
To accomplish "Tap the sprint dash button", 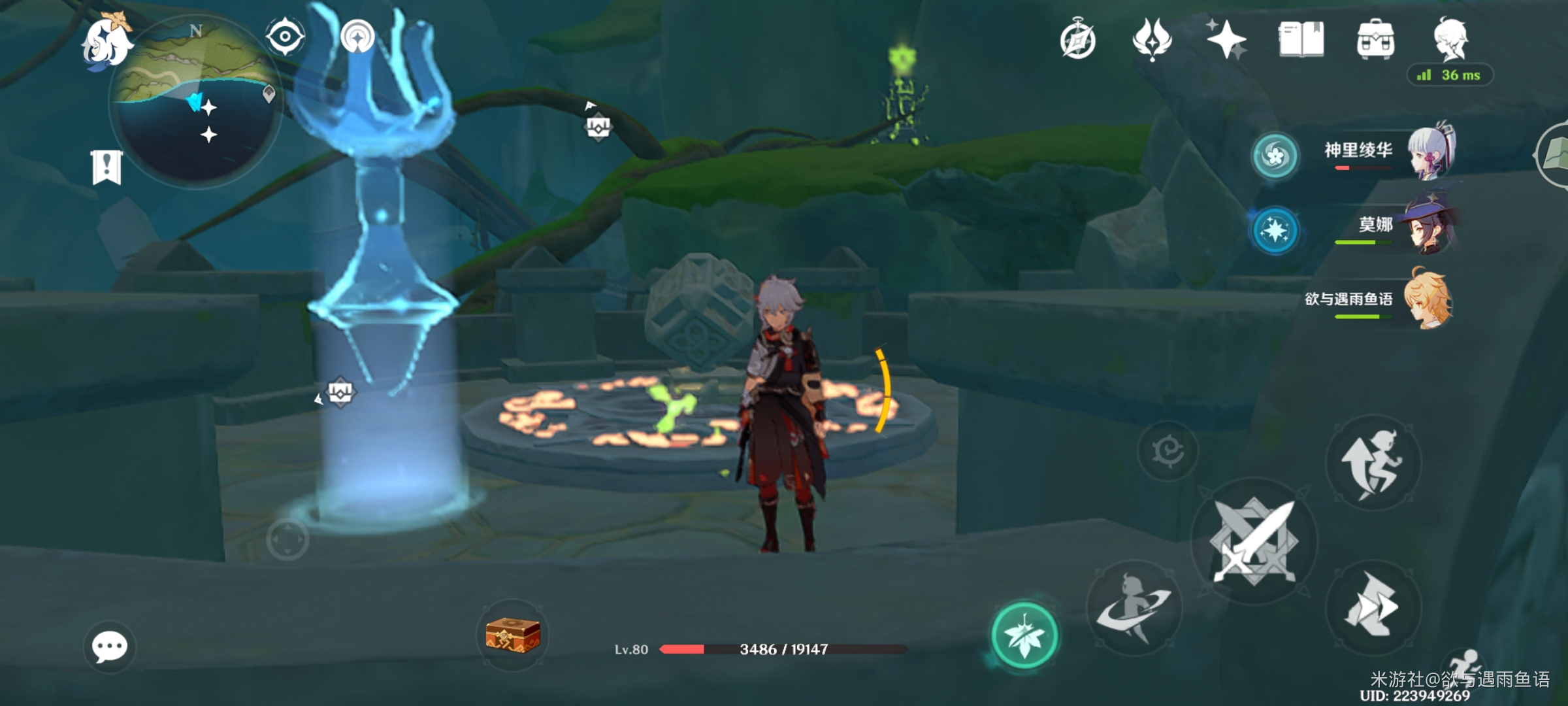I will [1373, 608].
